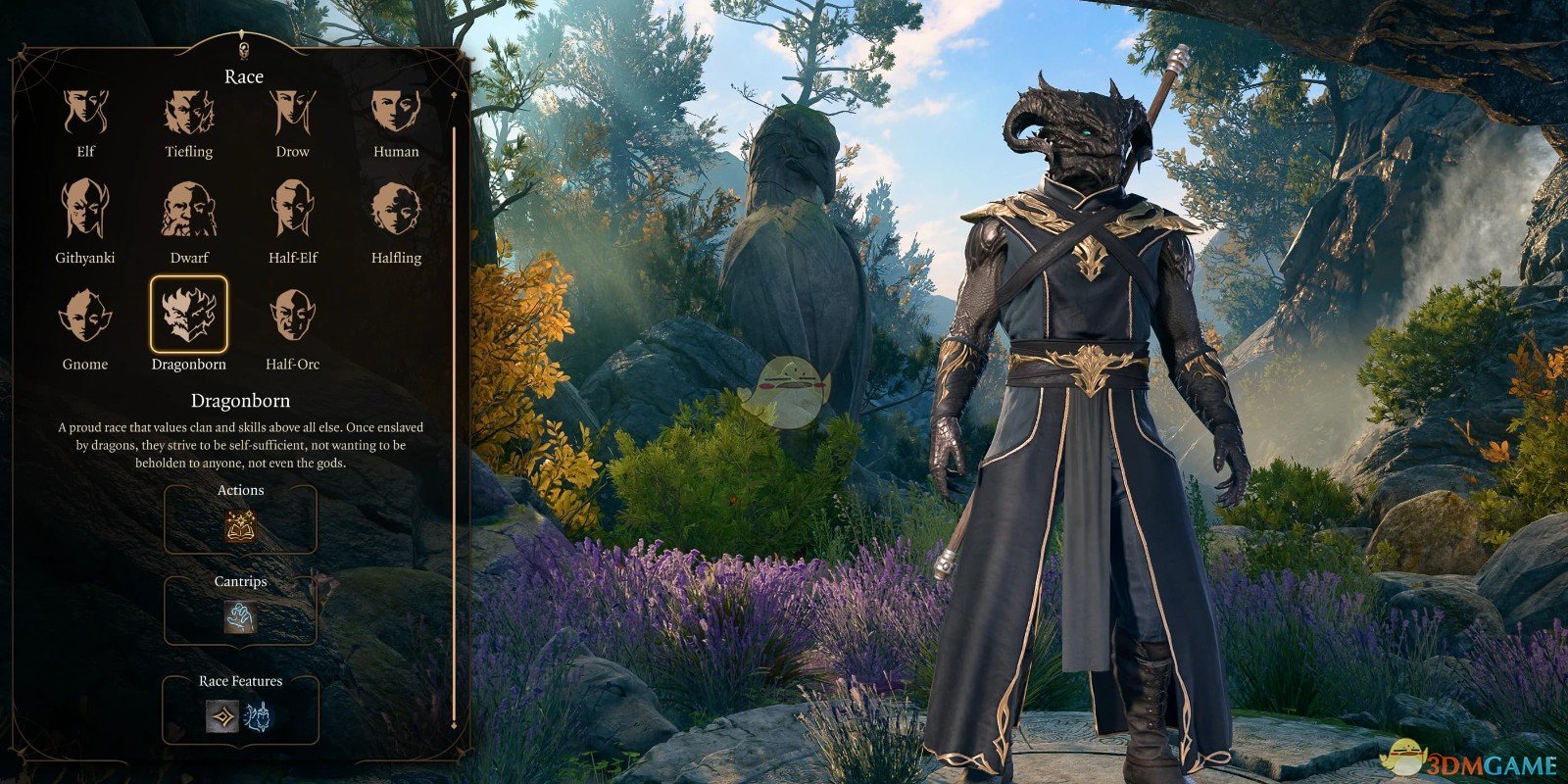
Task: Click the highlighted Dragonborn race tile
Action: pos(188,315)
